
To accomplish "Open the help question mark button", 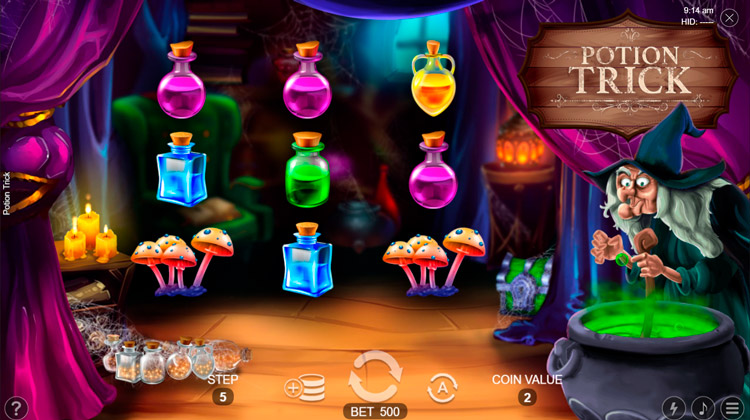I will click(14, 408).
